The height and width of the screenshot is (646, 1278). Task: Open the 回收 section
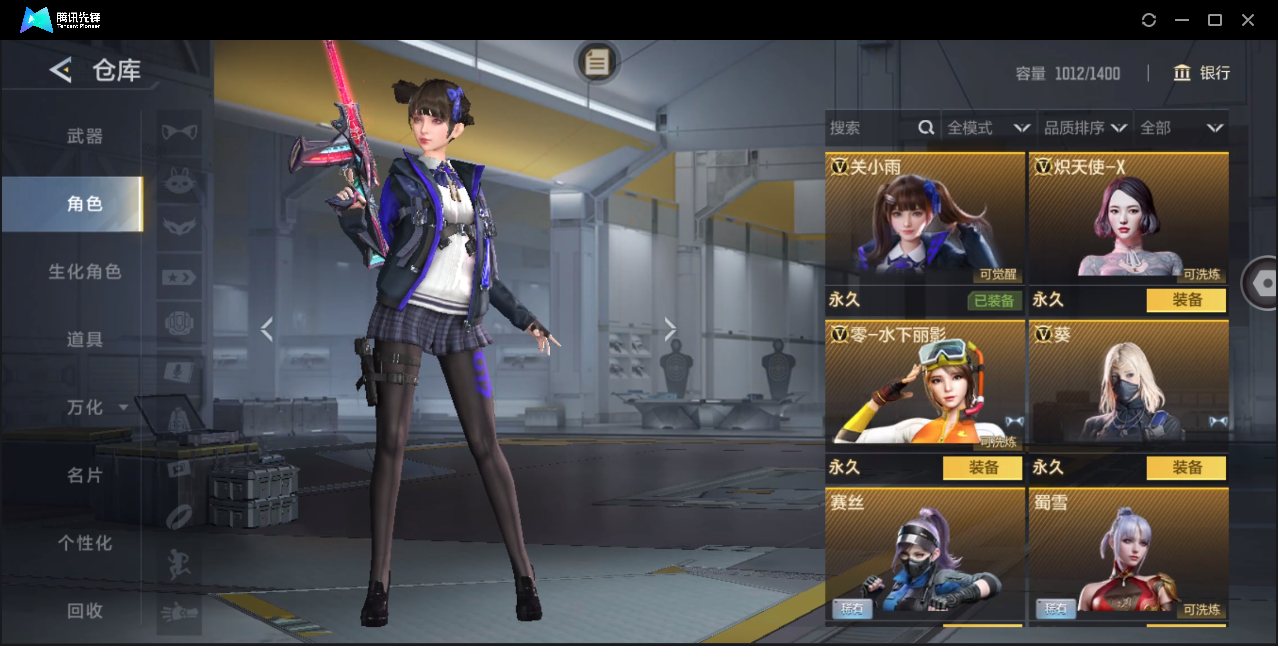85,611
